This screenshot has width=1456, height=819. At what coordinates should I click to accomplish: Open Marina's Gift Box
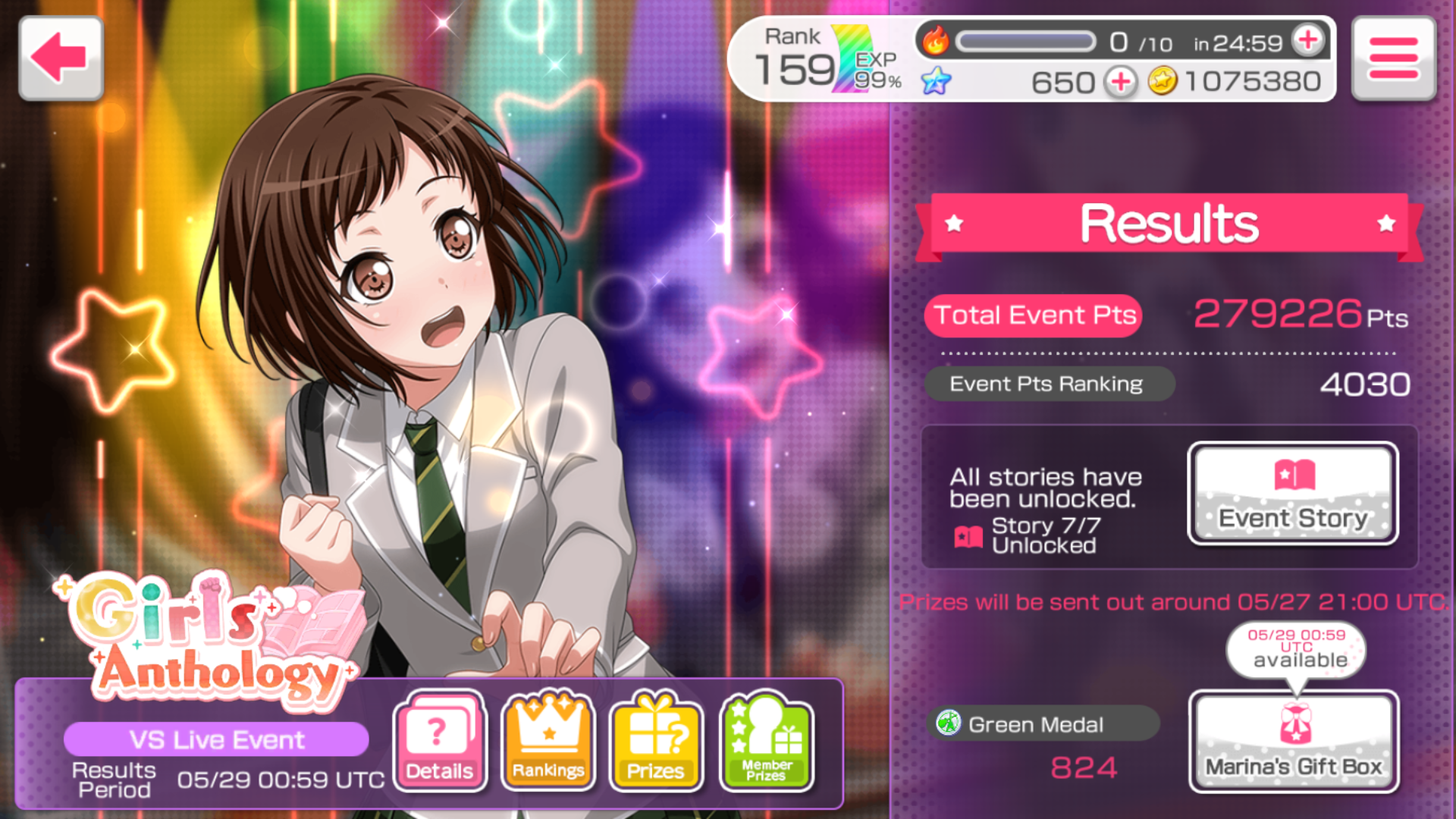pos(1294,742)
